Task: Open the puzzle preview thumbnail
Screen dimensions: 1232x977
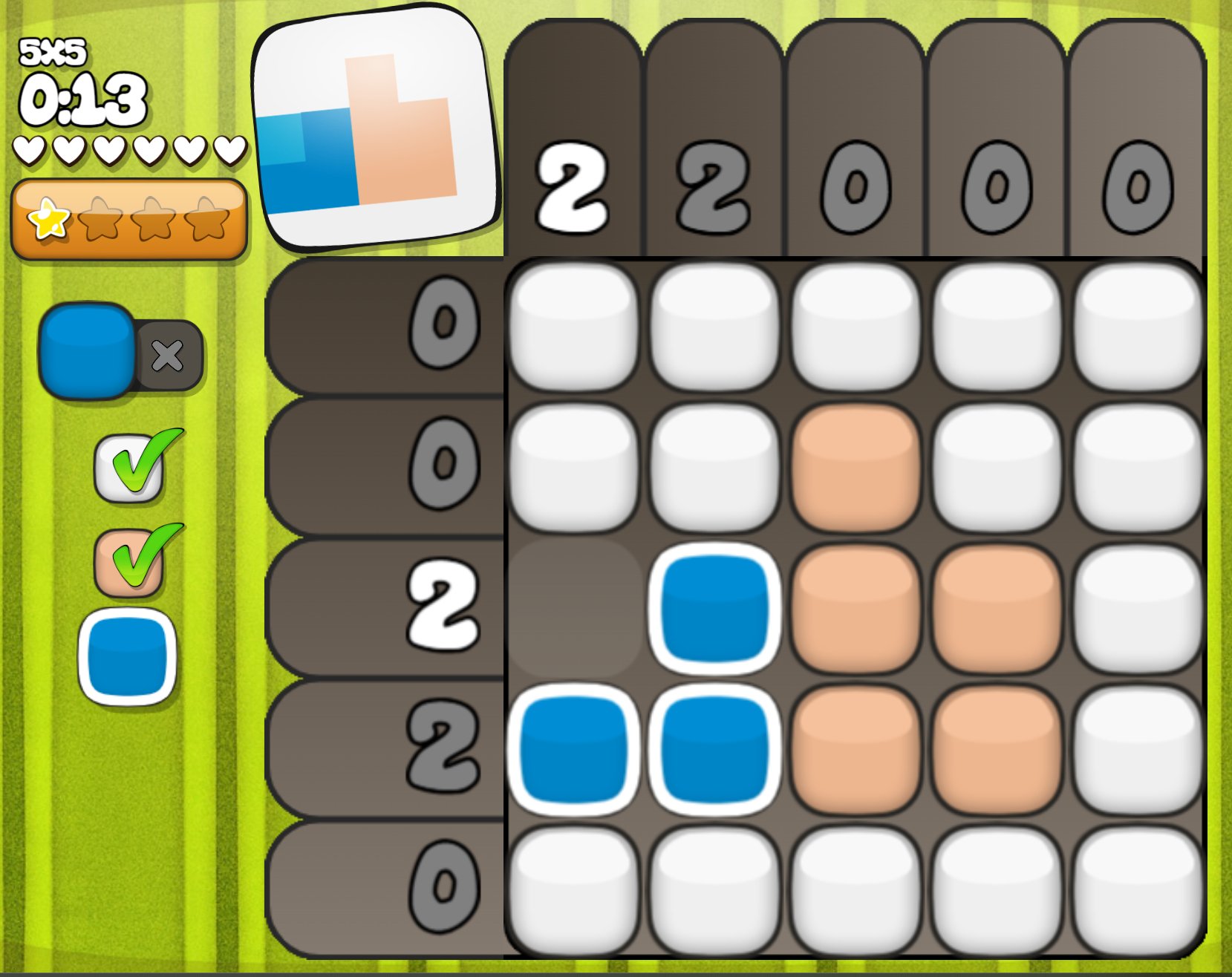Action: [x=376, y=128]
